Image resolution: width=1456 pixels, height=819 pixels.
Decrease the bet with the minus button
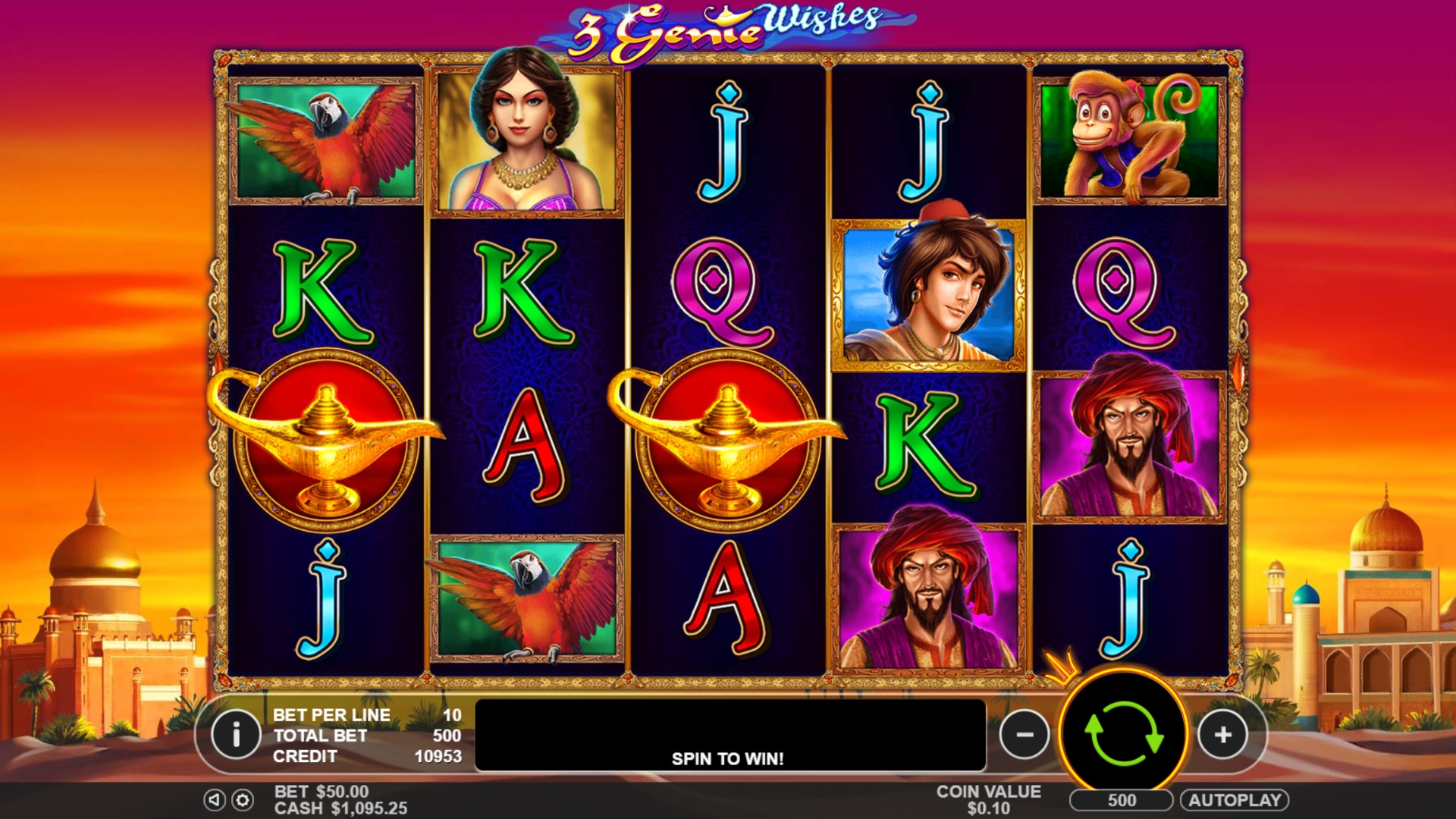[1025, 734]
